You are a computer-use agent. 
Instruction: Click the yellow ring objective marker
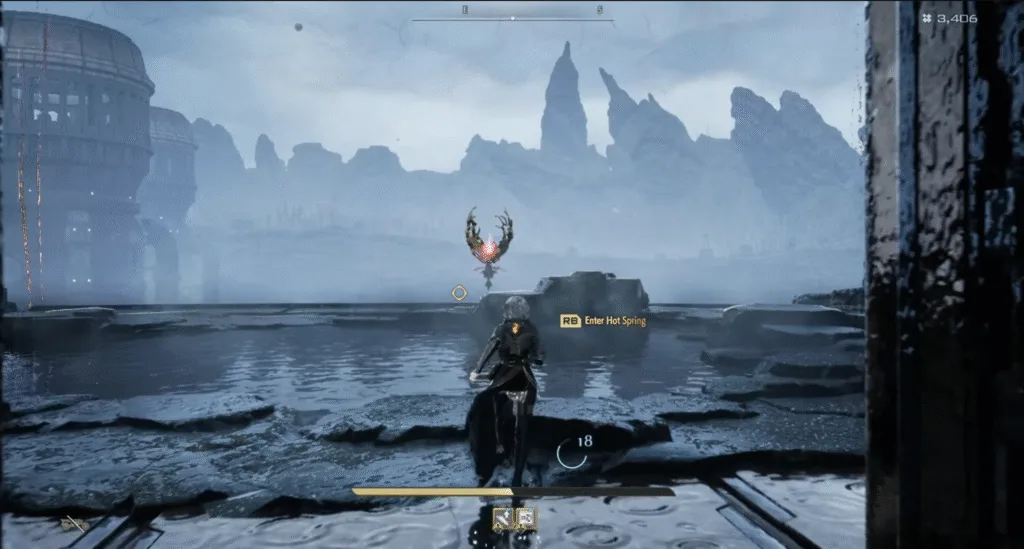(x=459, y=292)
